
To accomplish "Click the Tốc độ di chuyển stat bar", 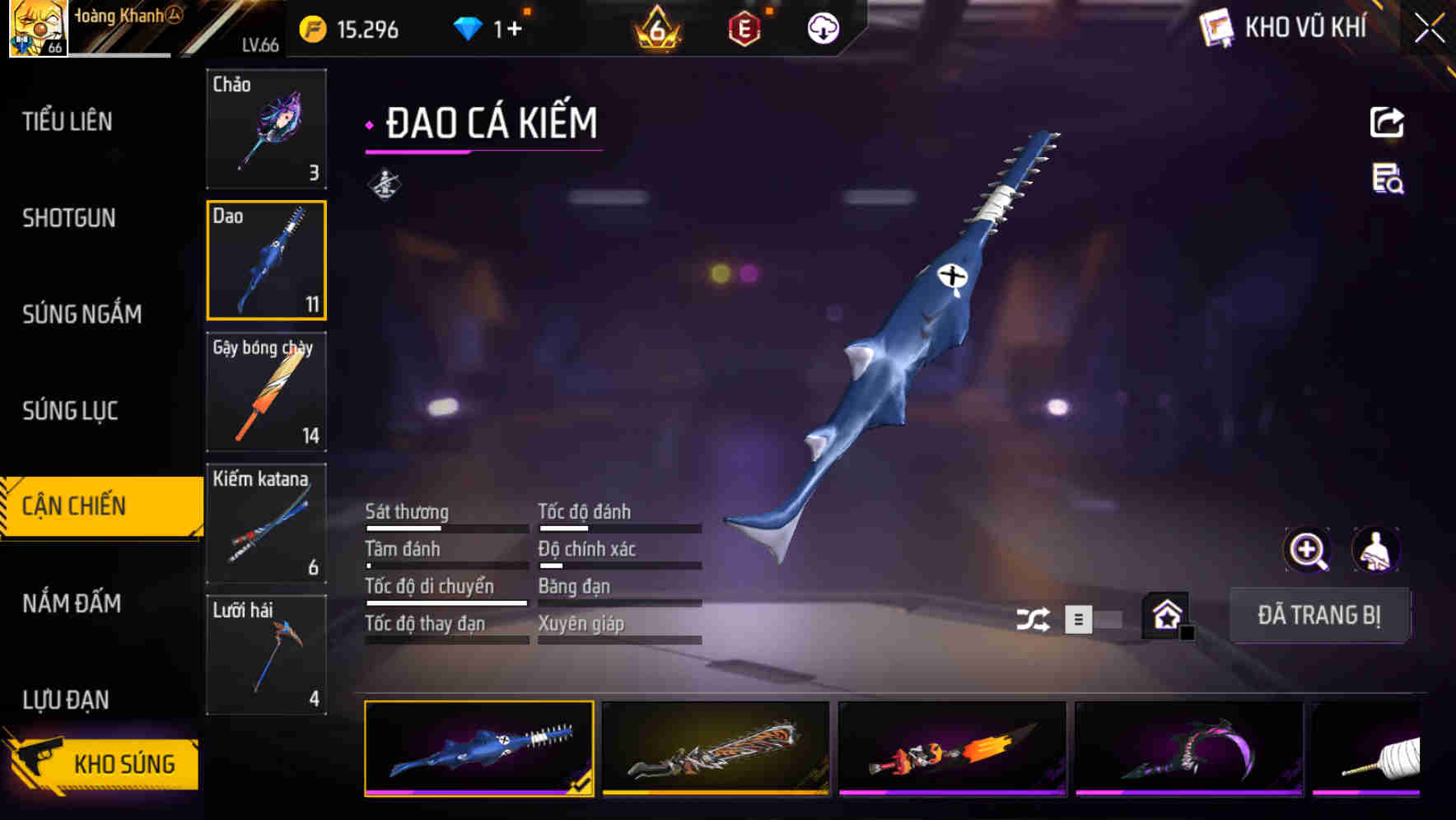I will [x=446, y=602].
